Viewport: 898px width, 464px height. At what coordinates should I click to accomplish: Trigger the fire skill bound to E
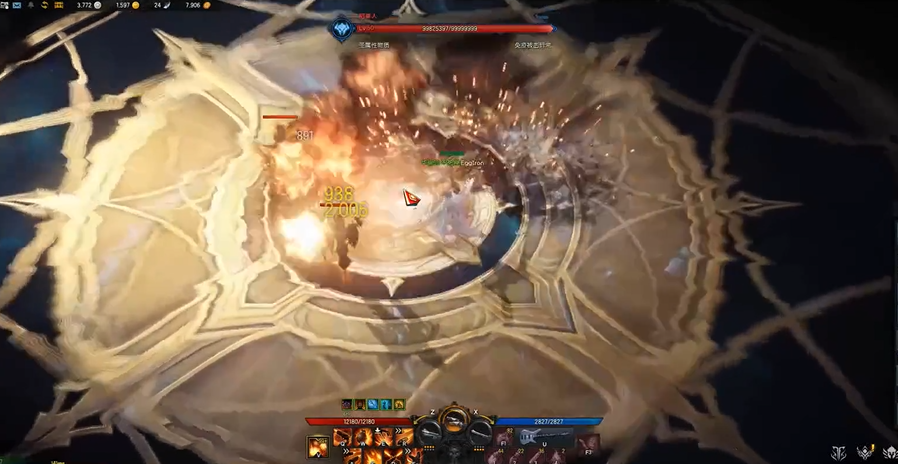coord(381,437)
